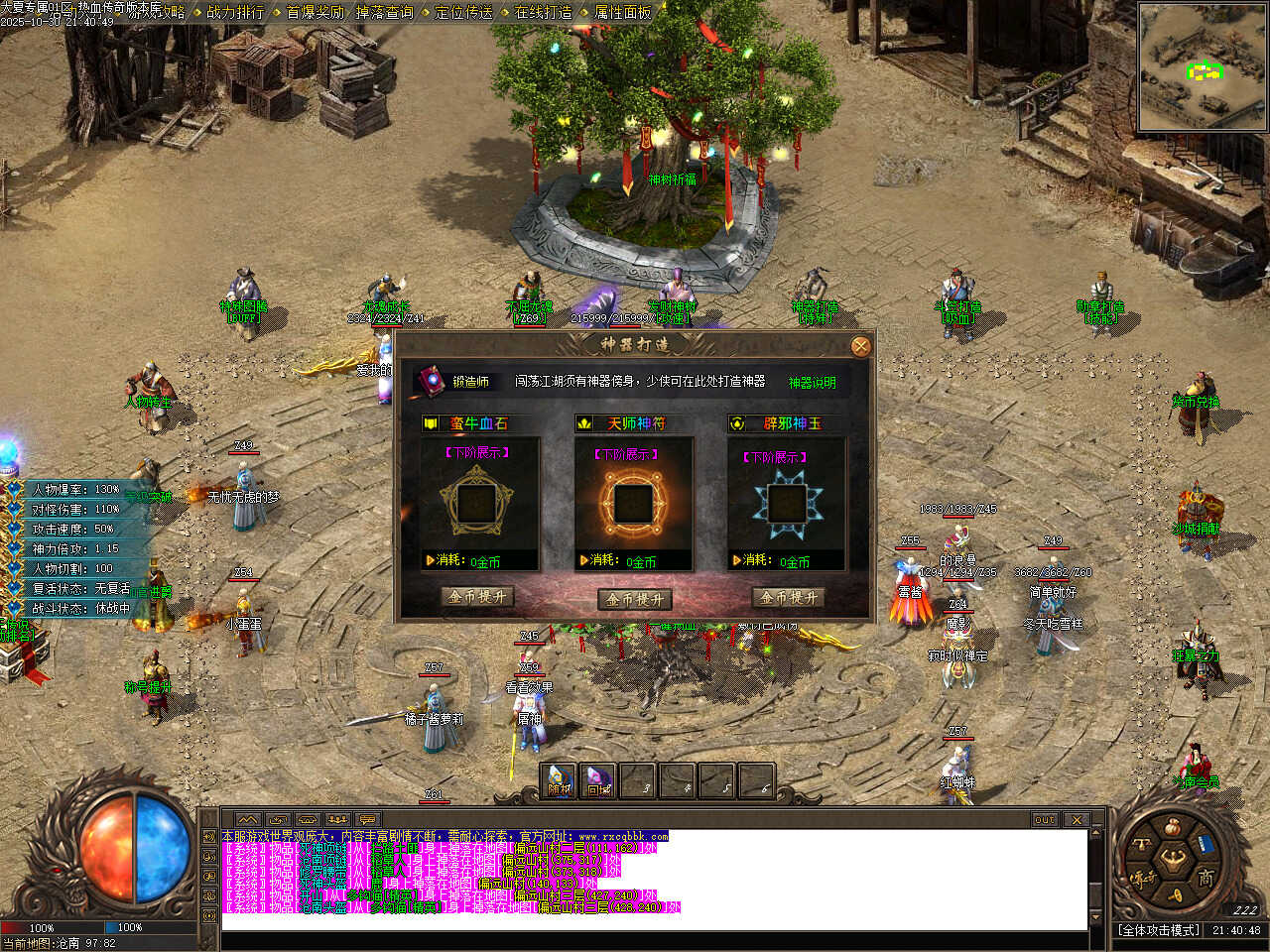Open the shop with the 商 button

tap(1206, 879)
